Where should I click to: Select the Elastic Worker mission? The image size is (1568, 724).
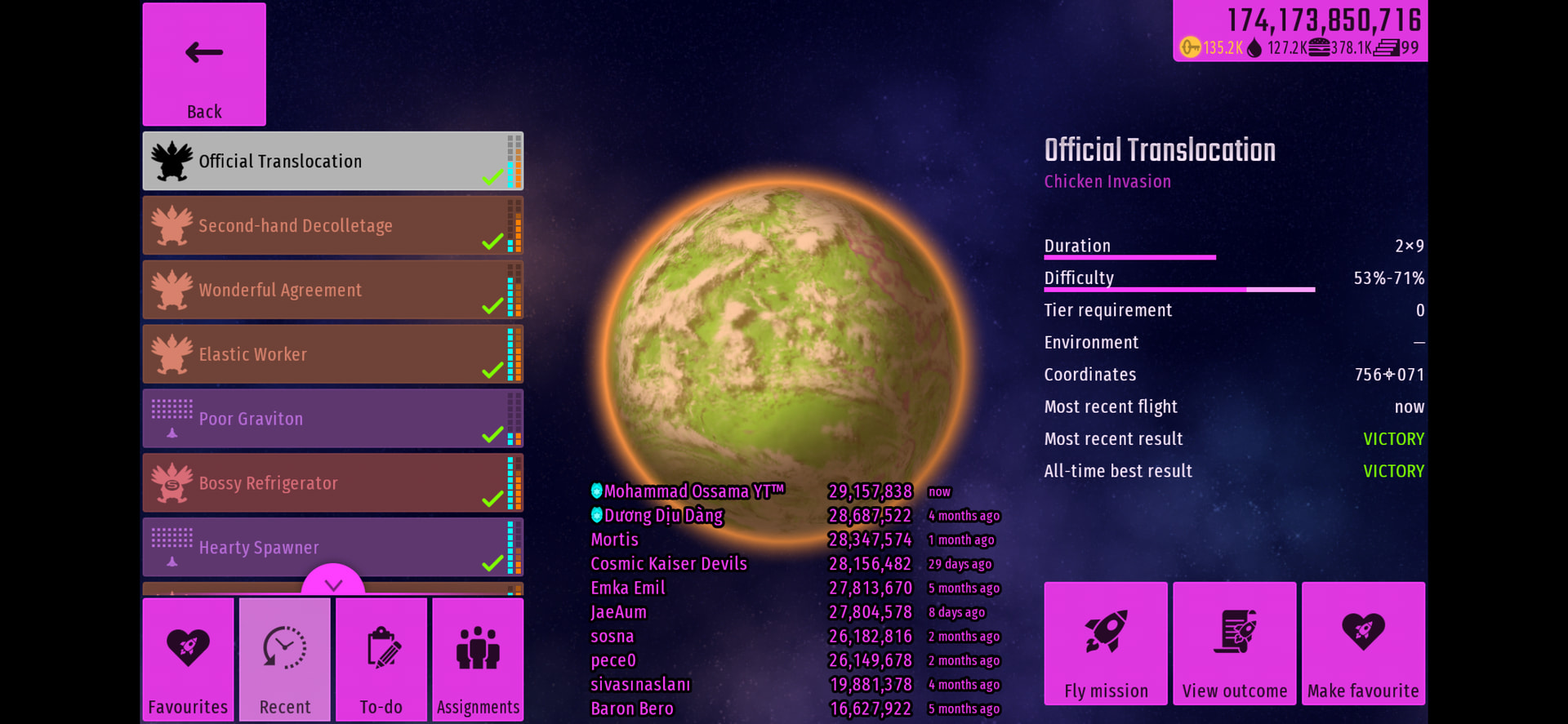332,355
